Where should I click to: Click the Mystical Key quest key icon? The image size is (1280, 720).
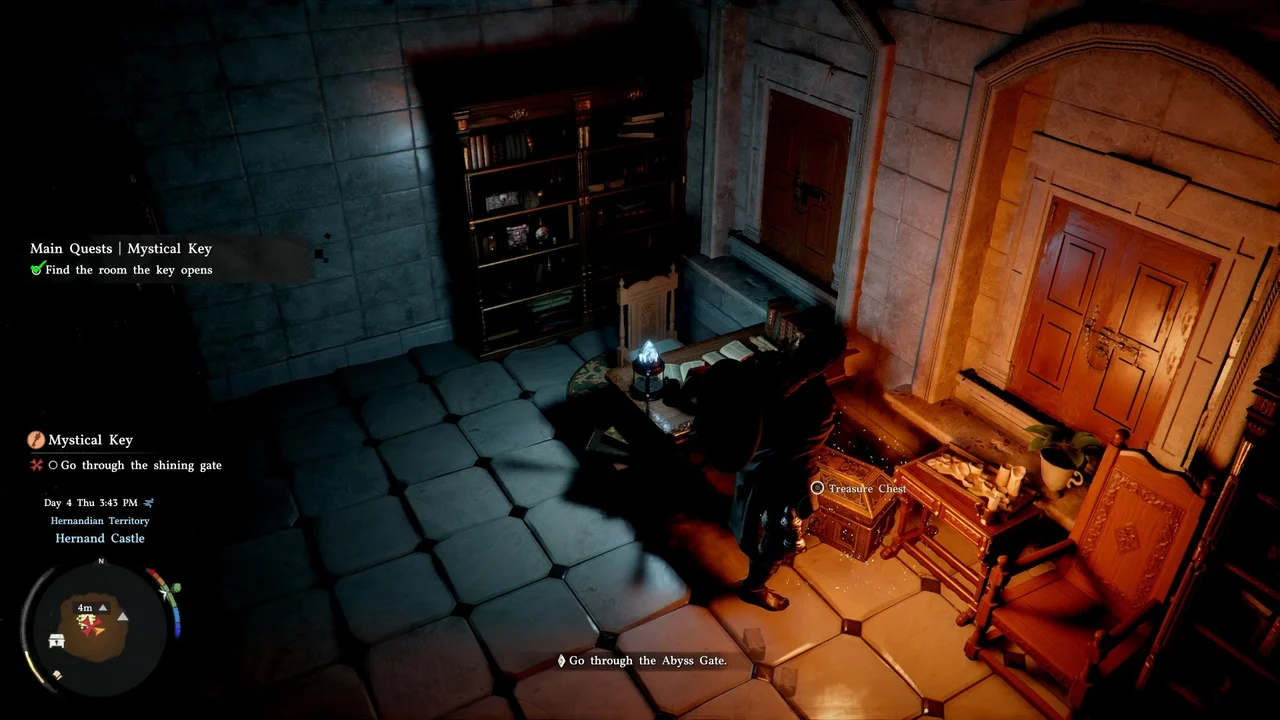[37, 440]
